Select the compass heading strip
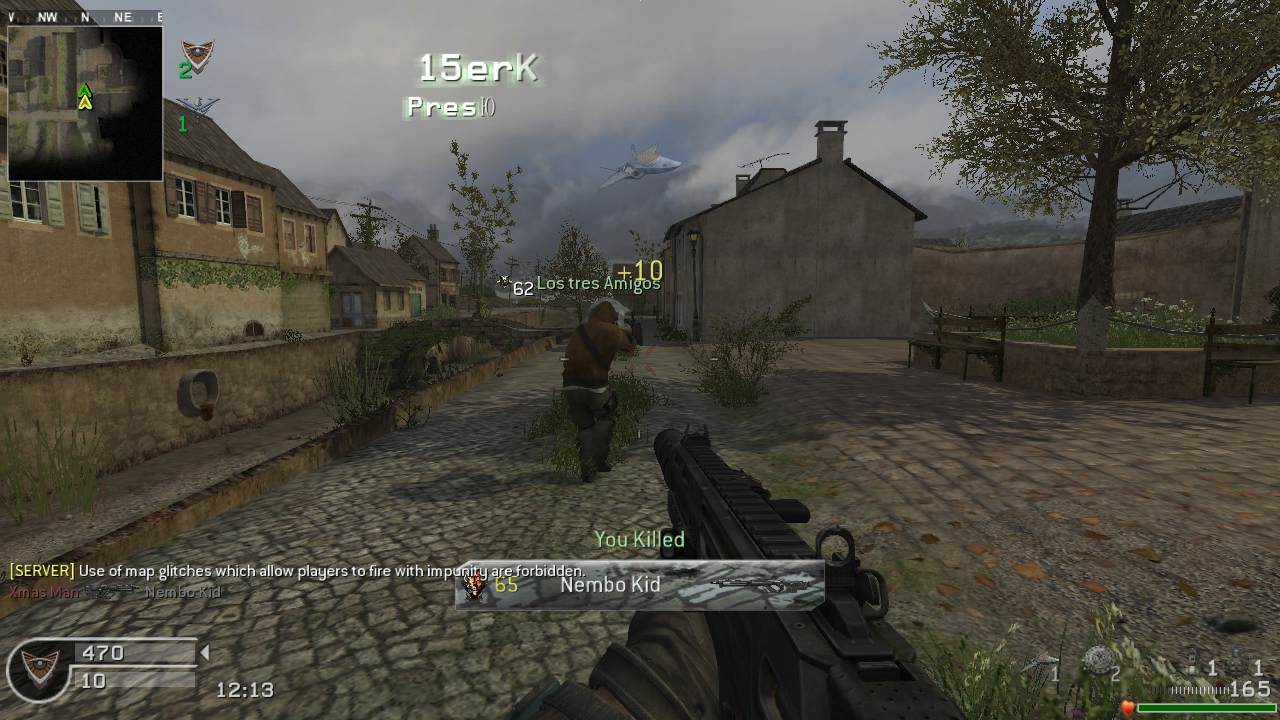The height and width of the screenshot is (720, 1280). point(85,17)
